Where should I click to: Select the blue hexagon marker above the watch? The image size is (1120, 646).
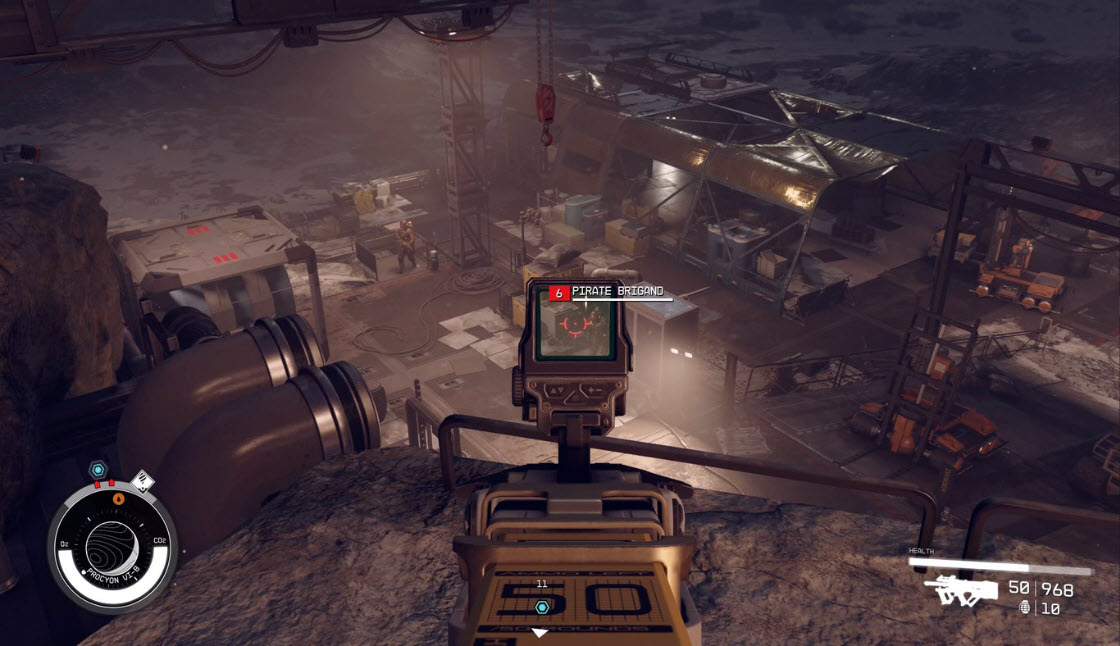tap(97, 469)
